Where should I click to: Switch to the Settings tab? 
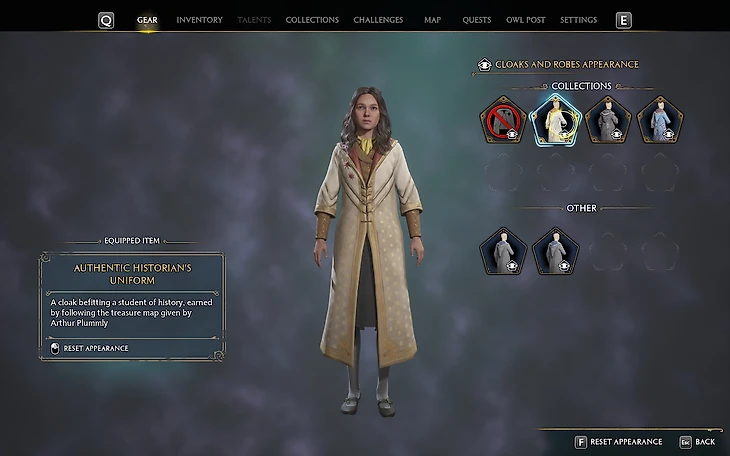(578, 20)
